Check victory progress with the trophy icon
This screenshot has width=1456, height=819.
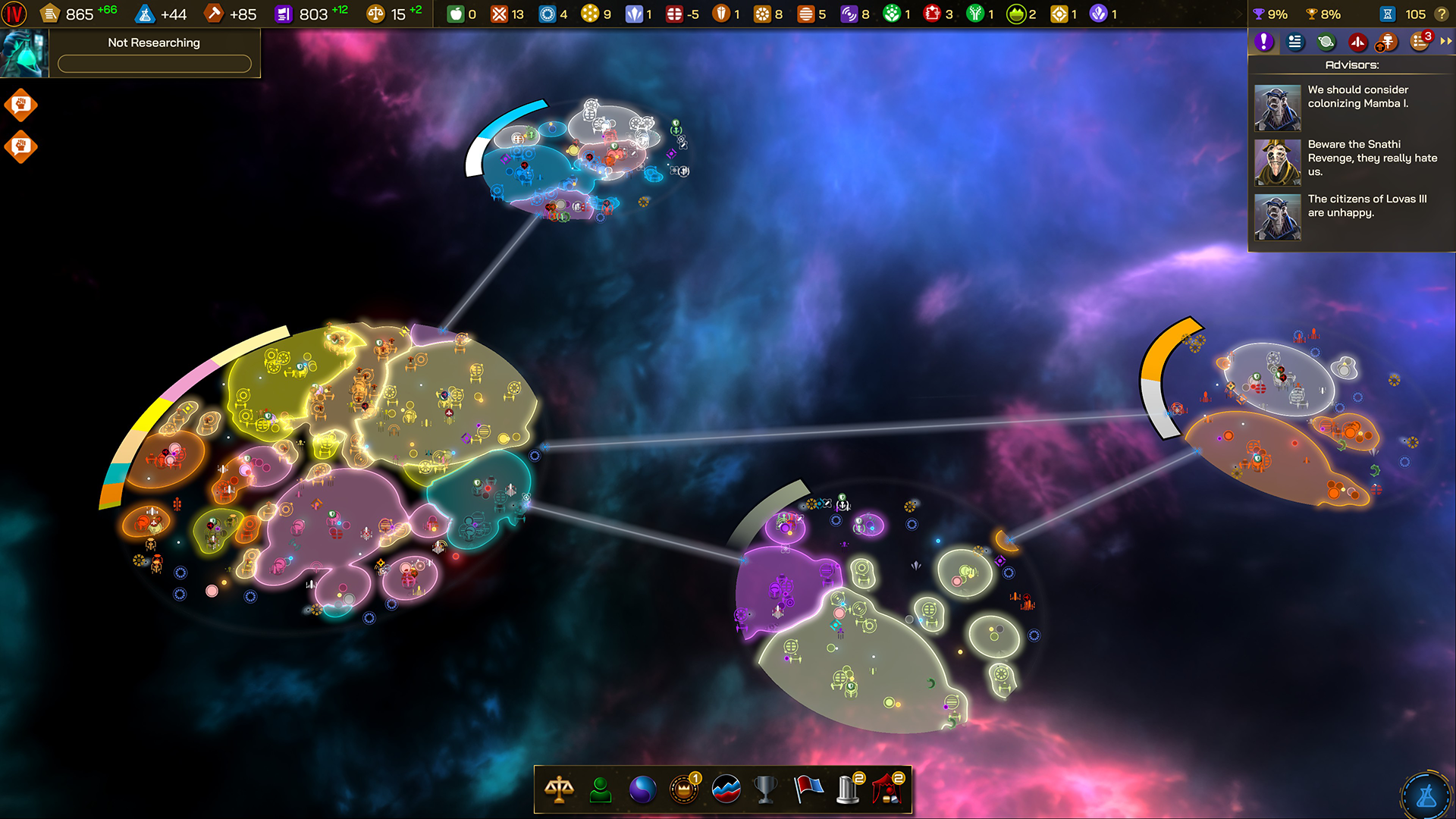[765, 789]
